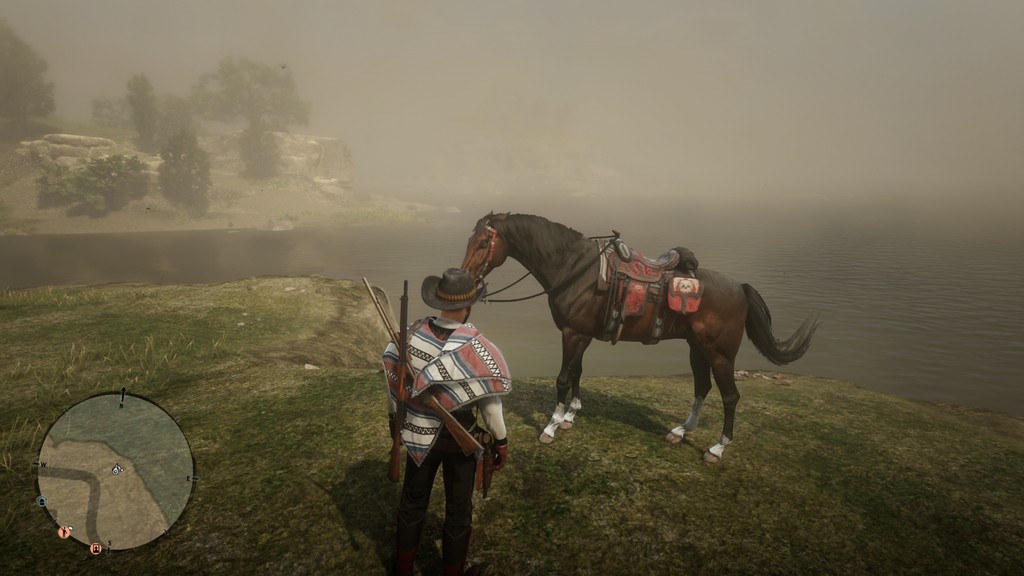Open the circular minimap
Image resolution: width=1024 pixels, height=576 pixels.
116,471
